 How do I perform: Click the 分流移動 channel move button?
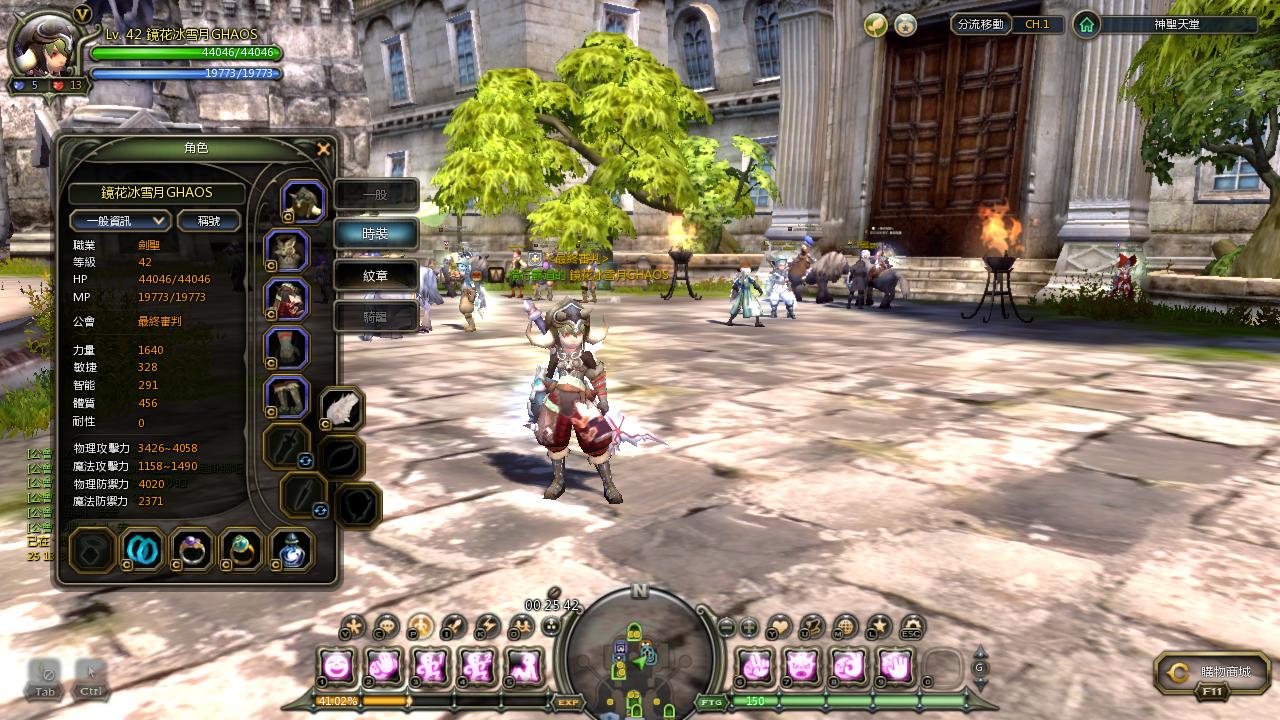(980, 24)
